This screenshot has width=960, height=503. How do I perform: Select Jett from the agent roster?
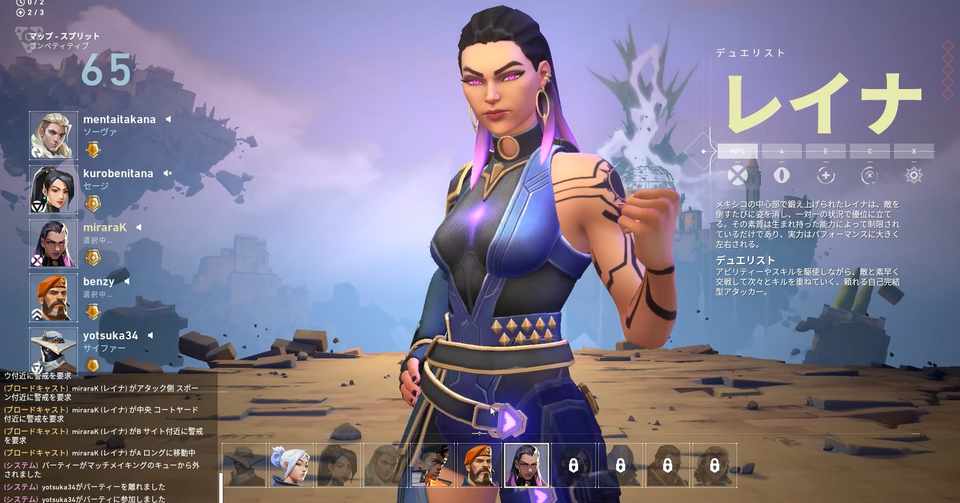pos(290,465)
